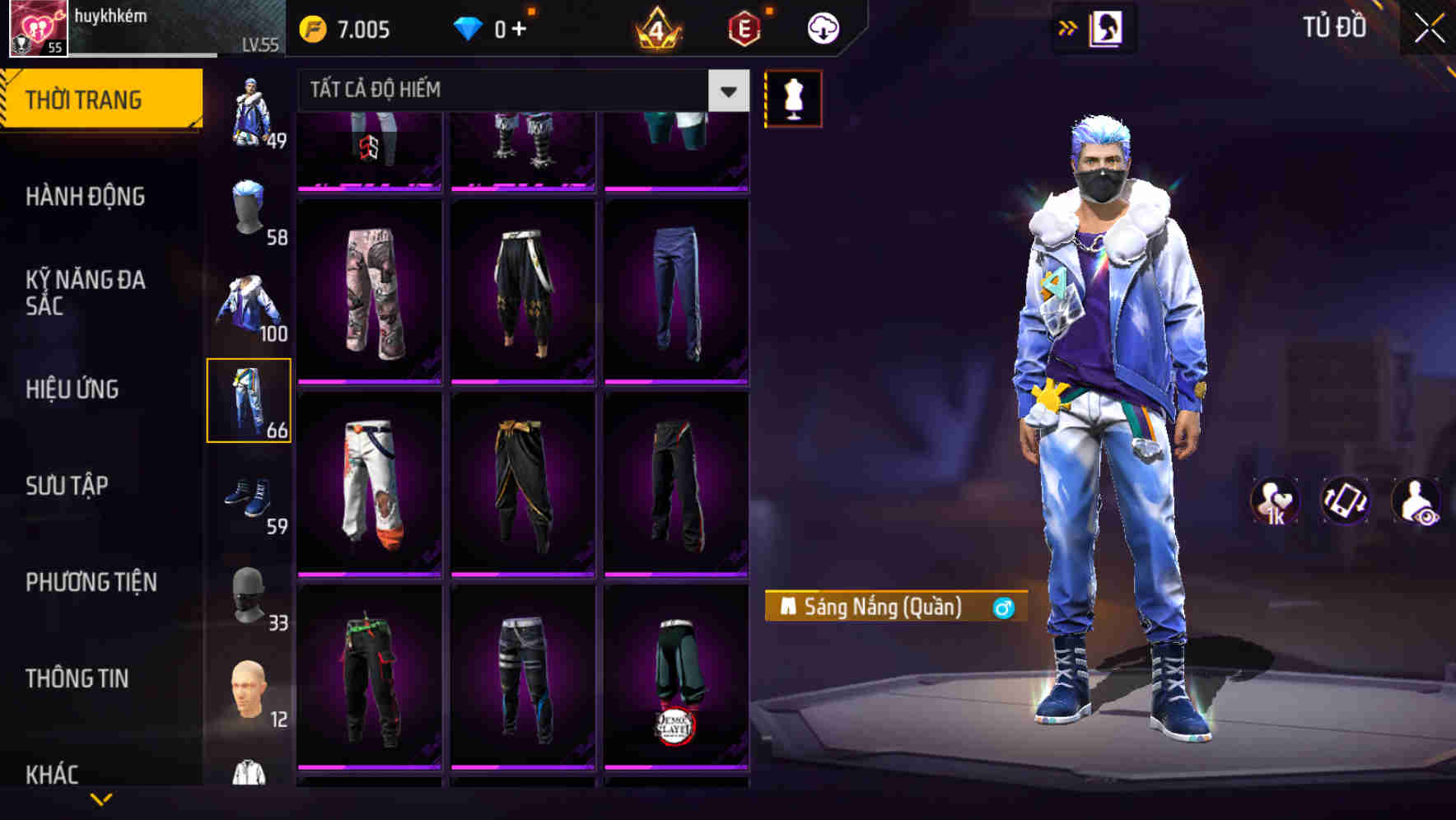Switch to the HÀNH ĐỘNG tab
The height and width of the screenshot is (820, 1456).
(85, 198)
